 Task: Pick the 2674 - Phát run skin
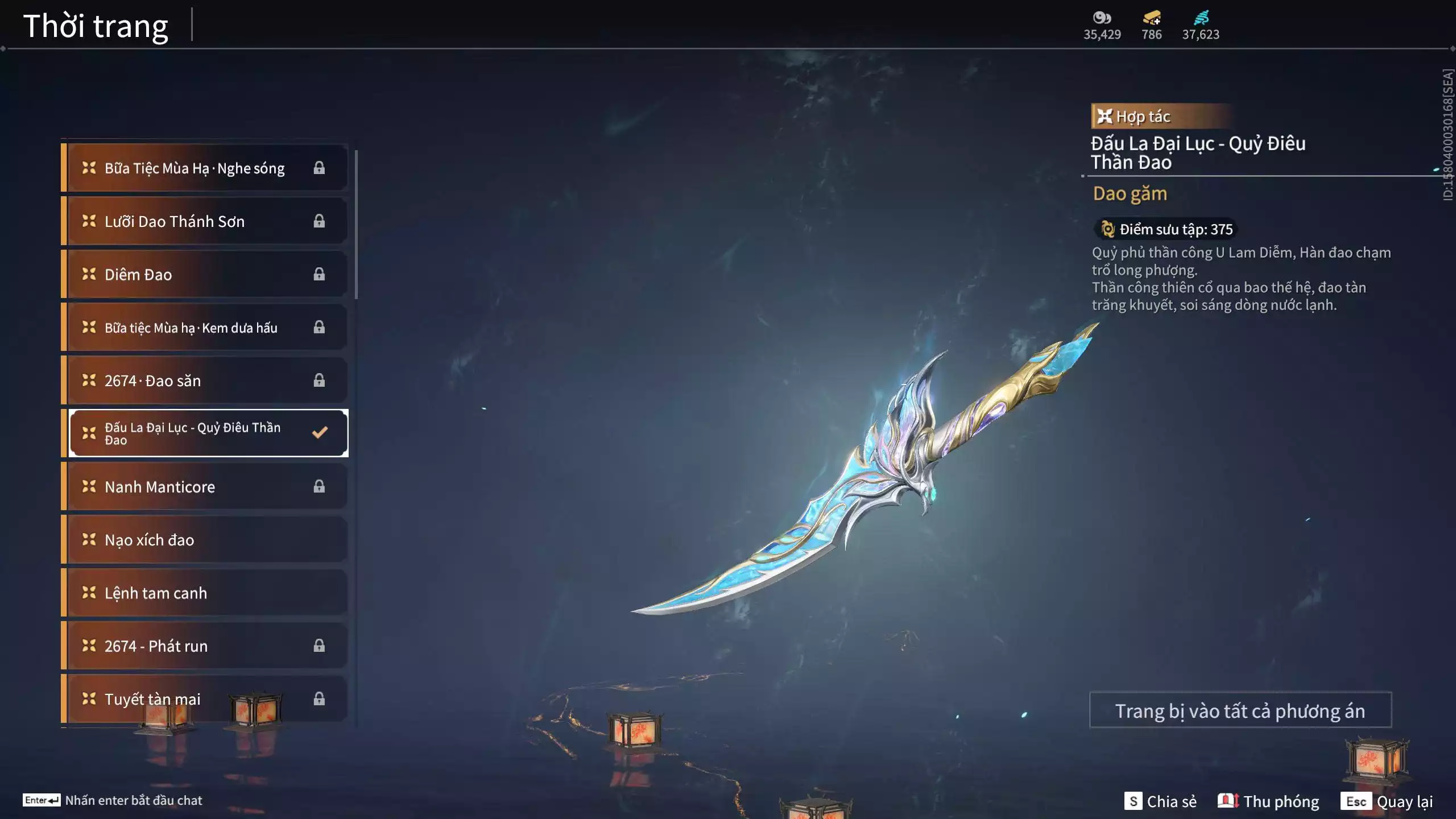(205, 646)
